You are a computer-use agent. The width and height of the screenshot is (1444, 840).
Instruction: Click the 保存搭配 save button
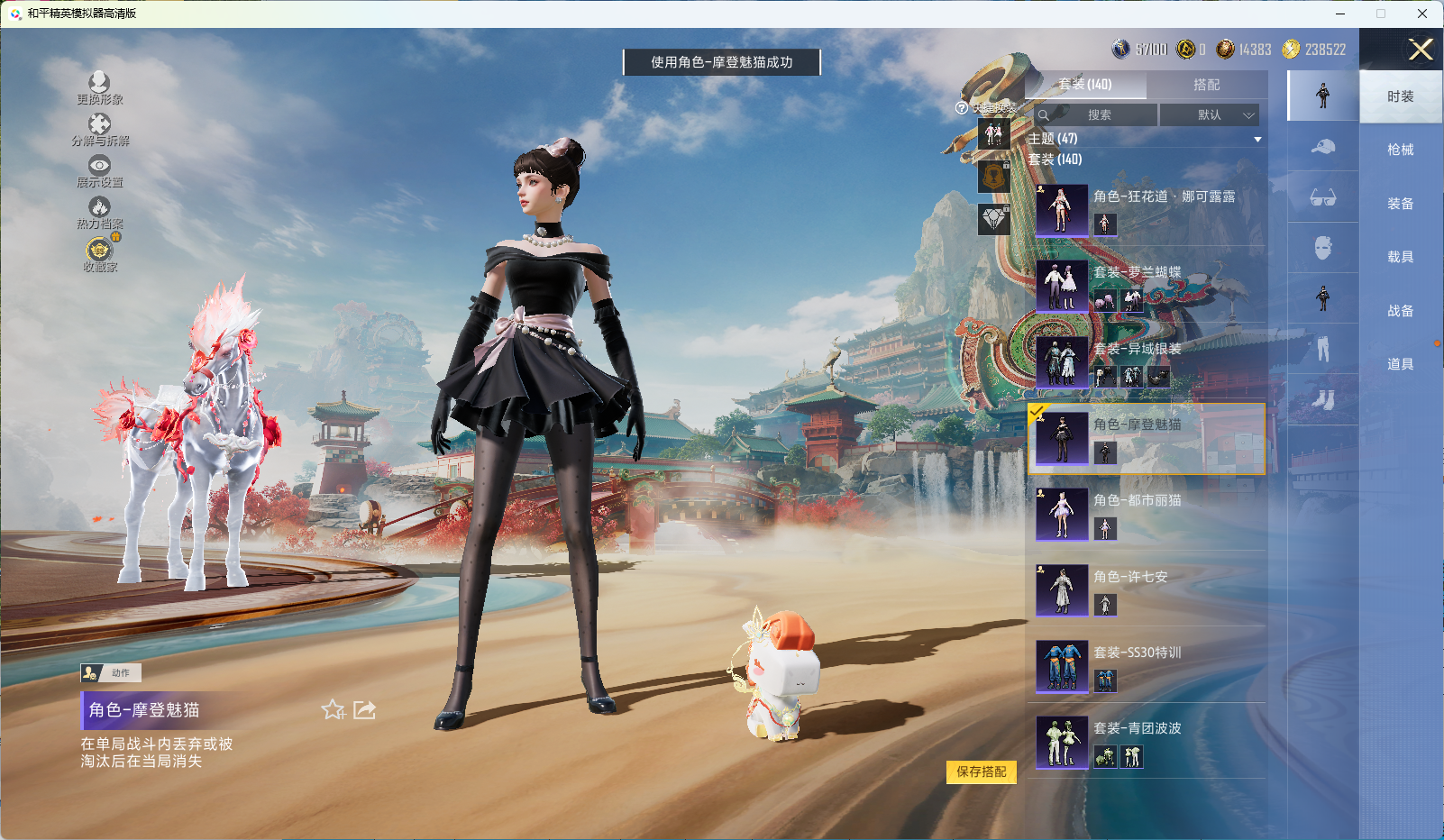coord(981,772)
